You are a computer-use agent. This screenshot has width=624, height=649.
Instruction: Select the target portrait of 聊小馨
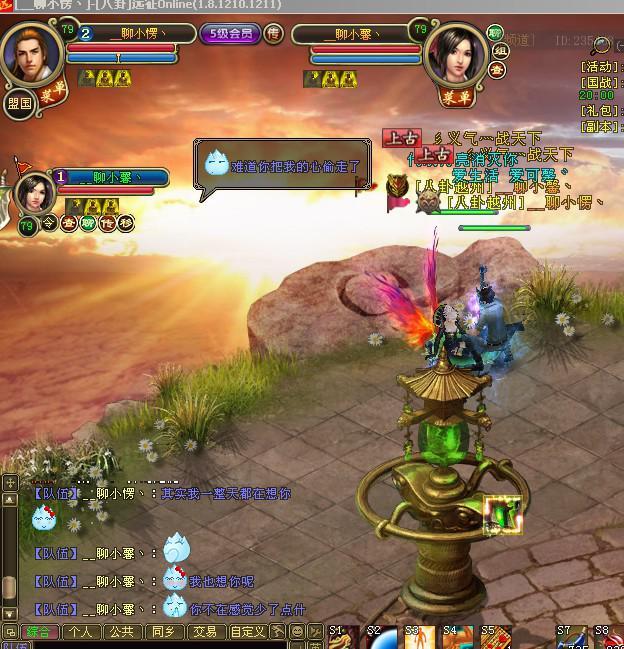point(455,55)
